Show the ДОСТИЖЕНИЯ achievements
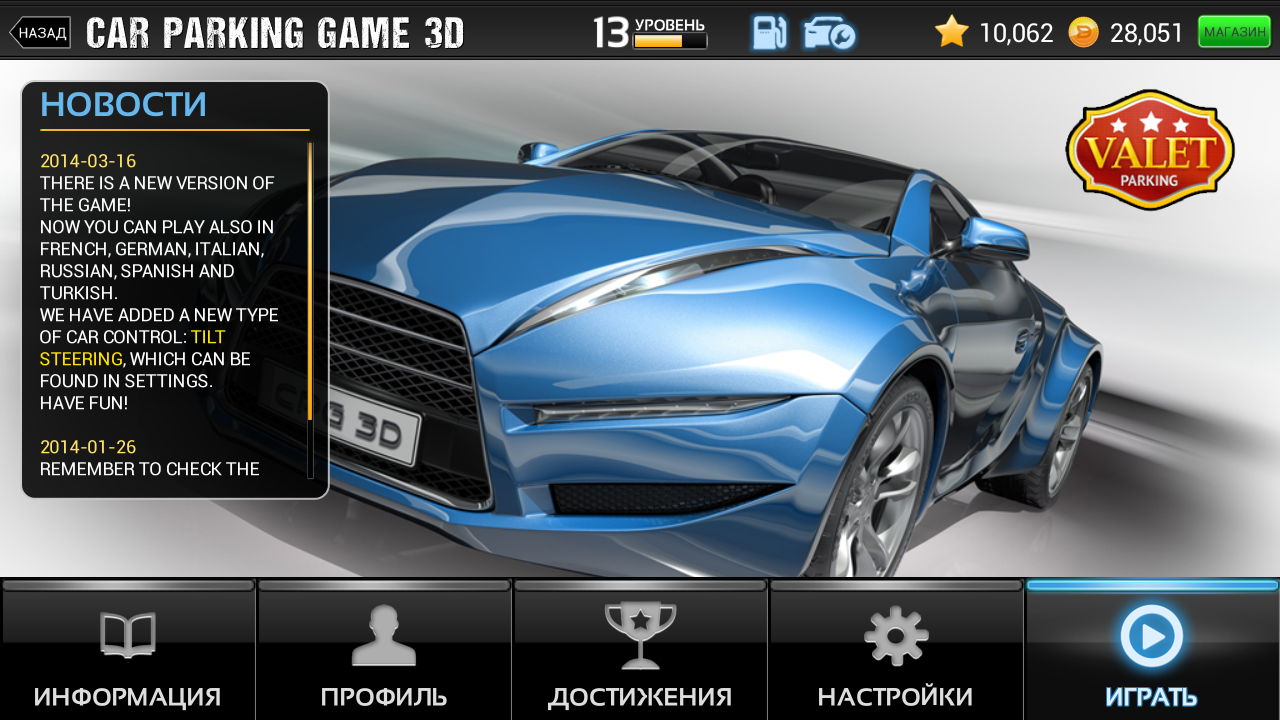This screenshot has width=1280, height=720. pyautogui.click(x=640, y=652)
